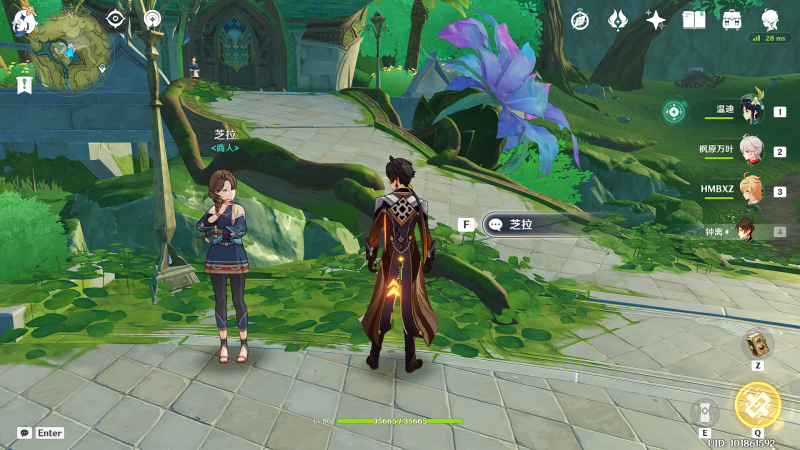Switch to party member 温迪
The width and height of the screenshot is (800, 450).
pyautogui.click(x=751, y=111)
